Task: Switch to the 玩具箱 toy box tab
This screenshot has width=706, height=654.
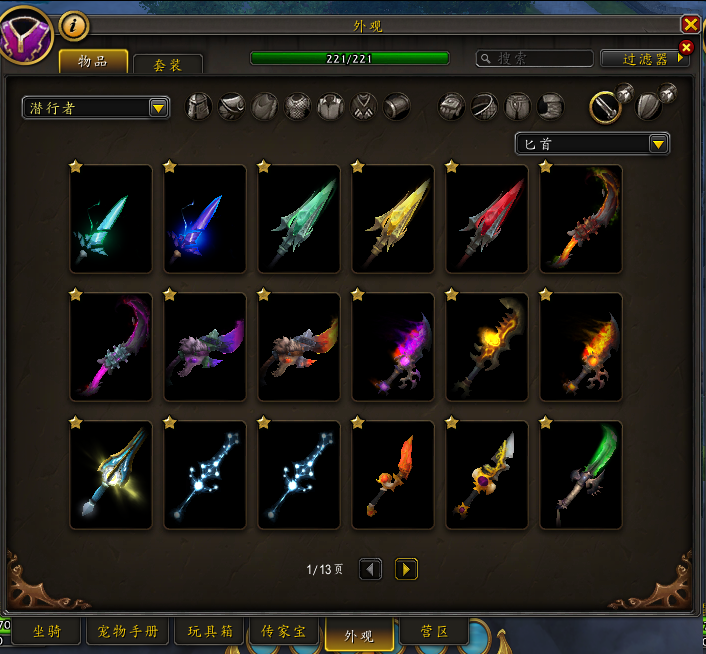Action: pos(210,632)
